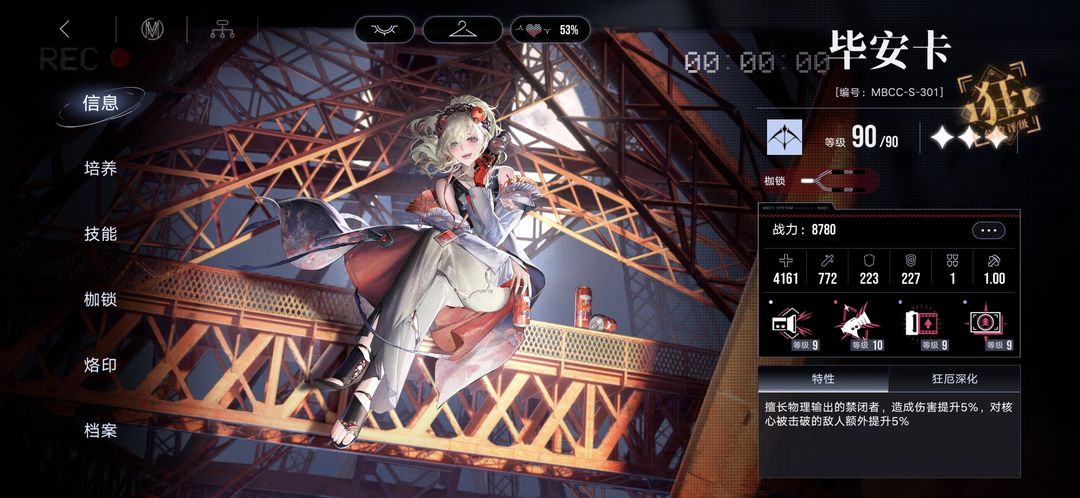1080x498 pixels.
Task: Hide the interface with the closed-eye button
Action: [x=384, y=29]
